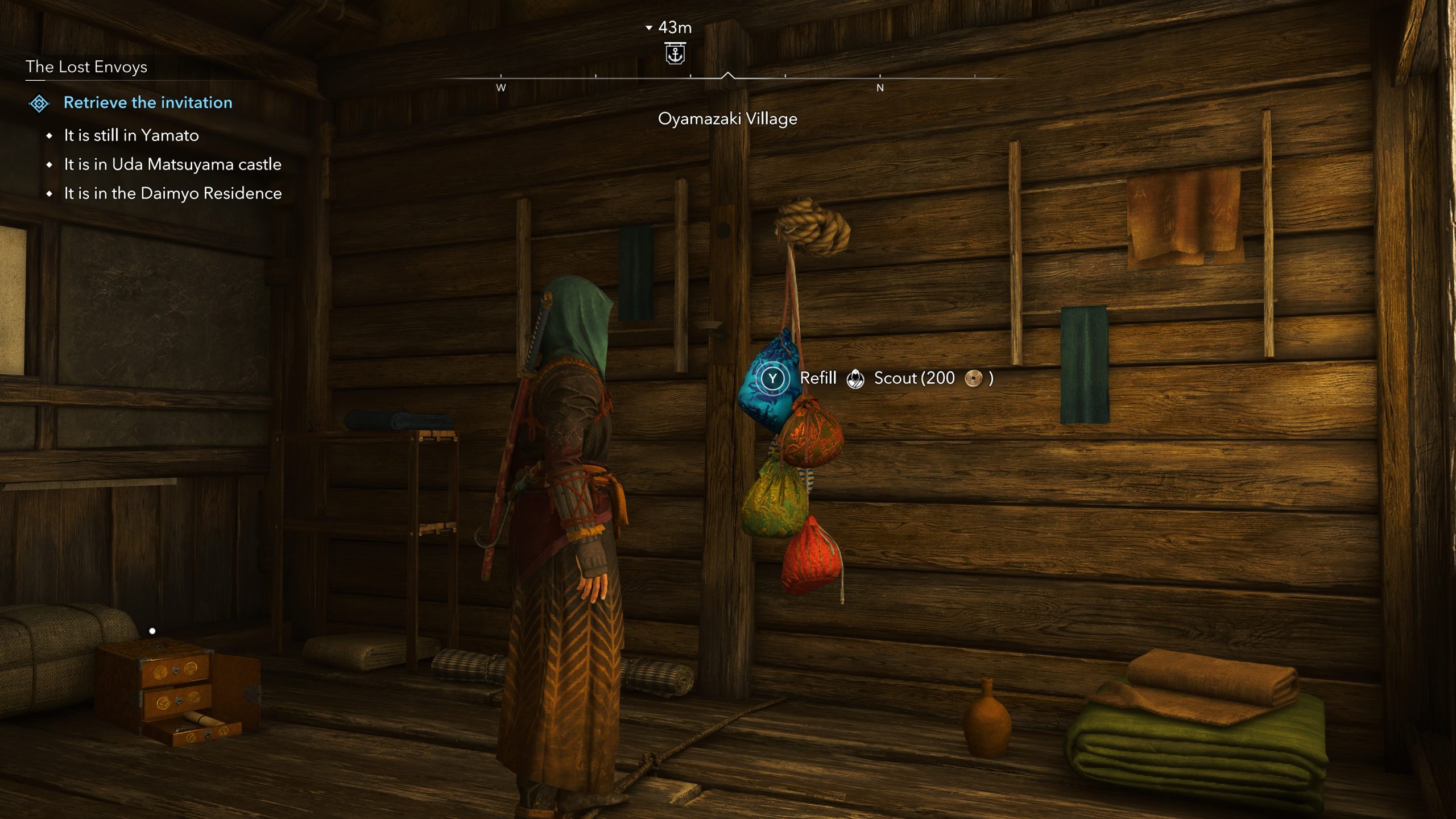
Task: Select the Uda Matsuyama castle clue
Action: pos(172,164)
